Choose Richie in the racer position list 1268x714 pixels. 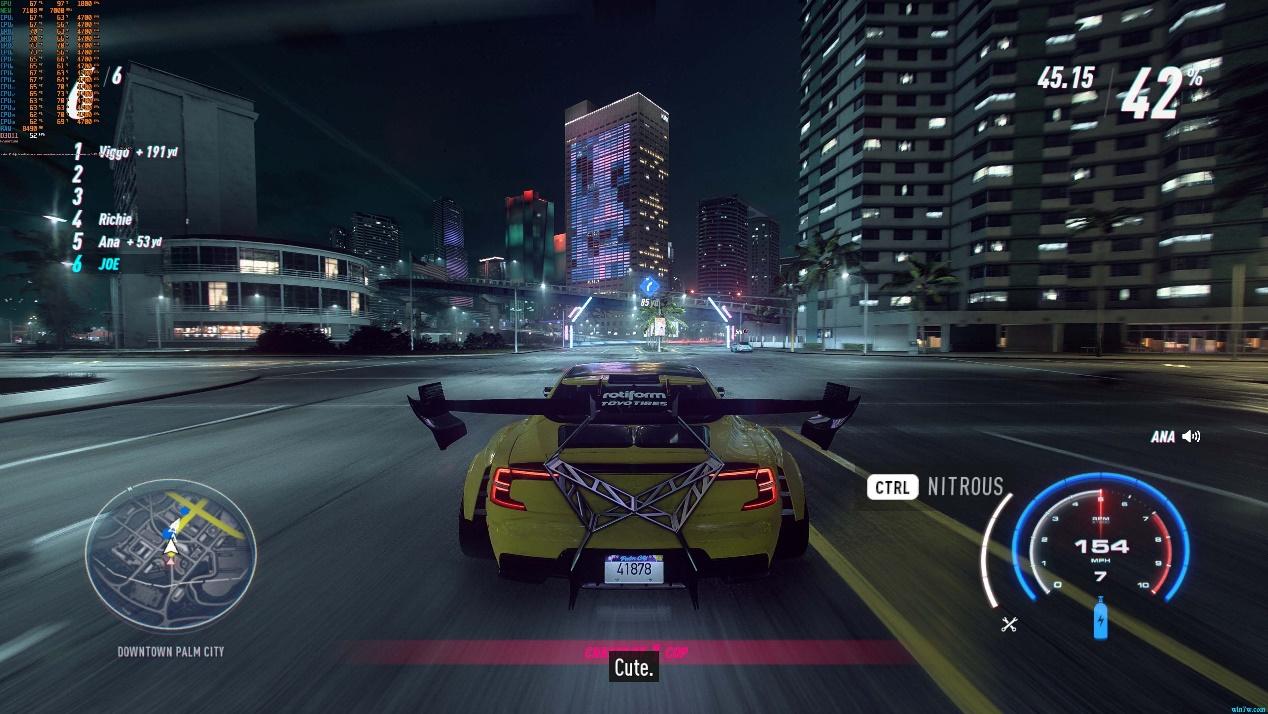click(x=114, y=219)
